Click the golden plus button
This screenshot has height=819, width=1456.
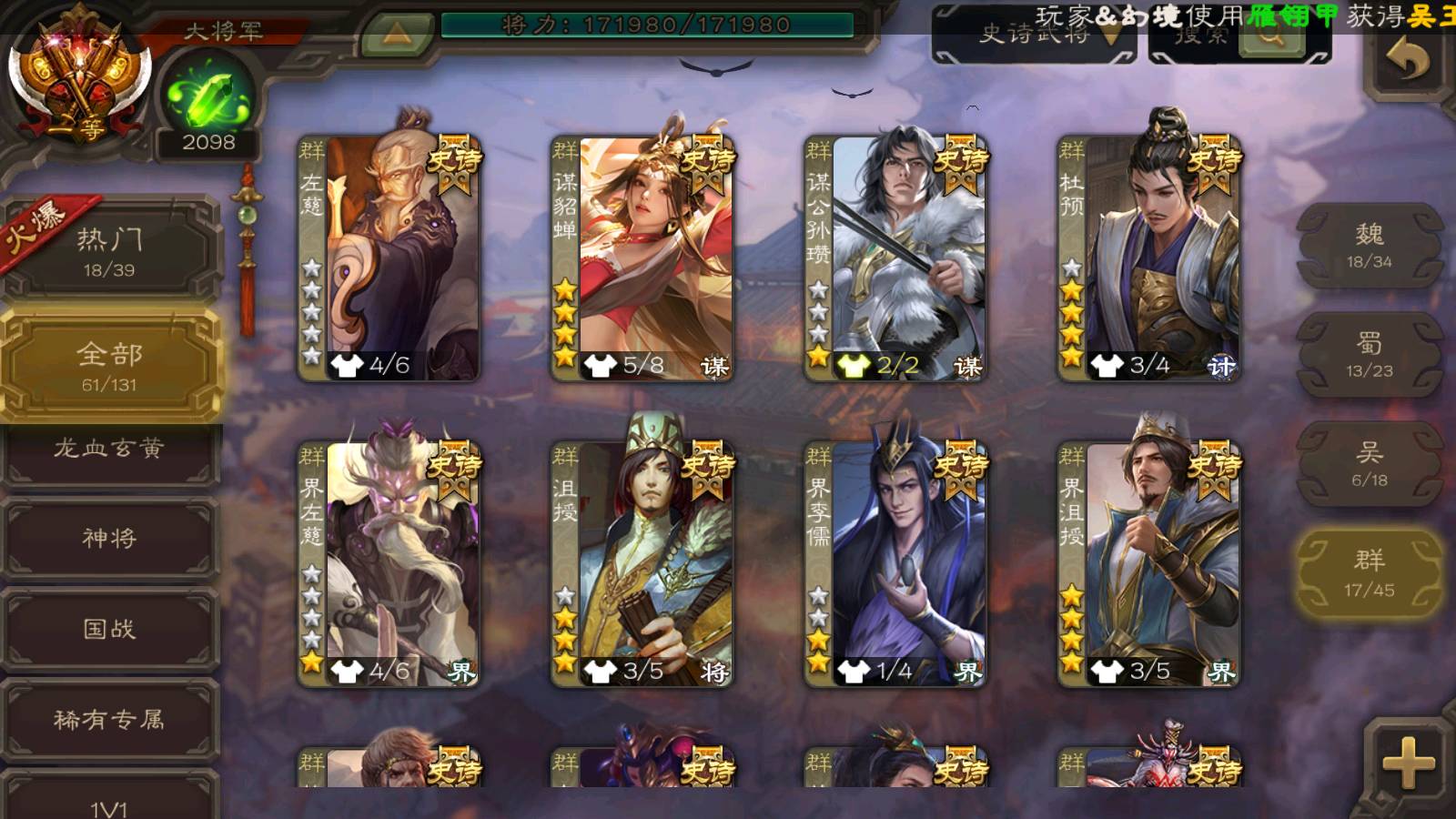[1408, 763]
